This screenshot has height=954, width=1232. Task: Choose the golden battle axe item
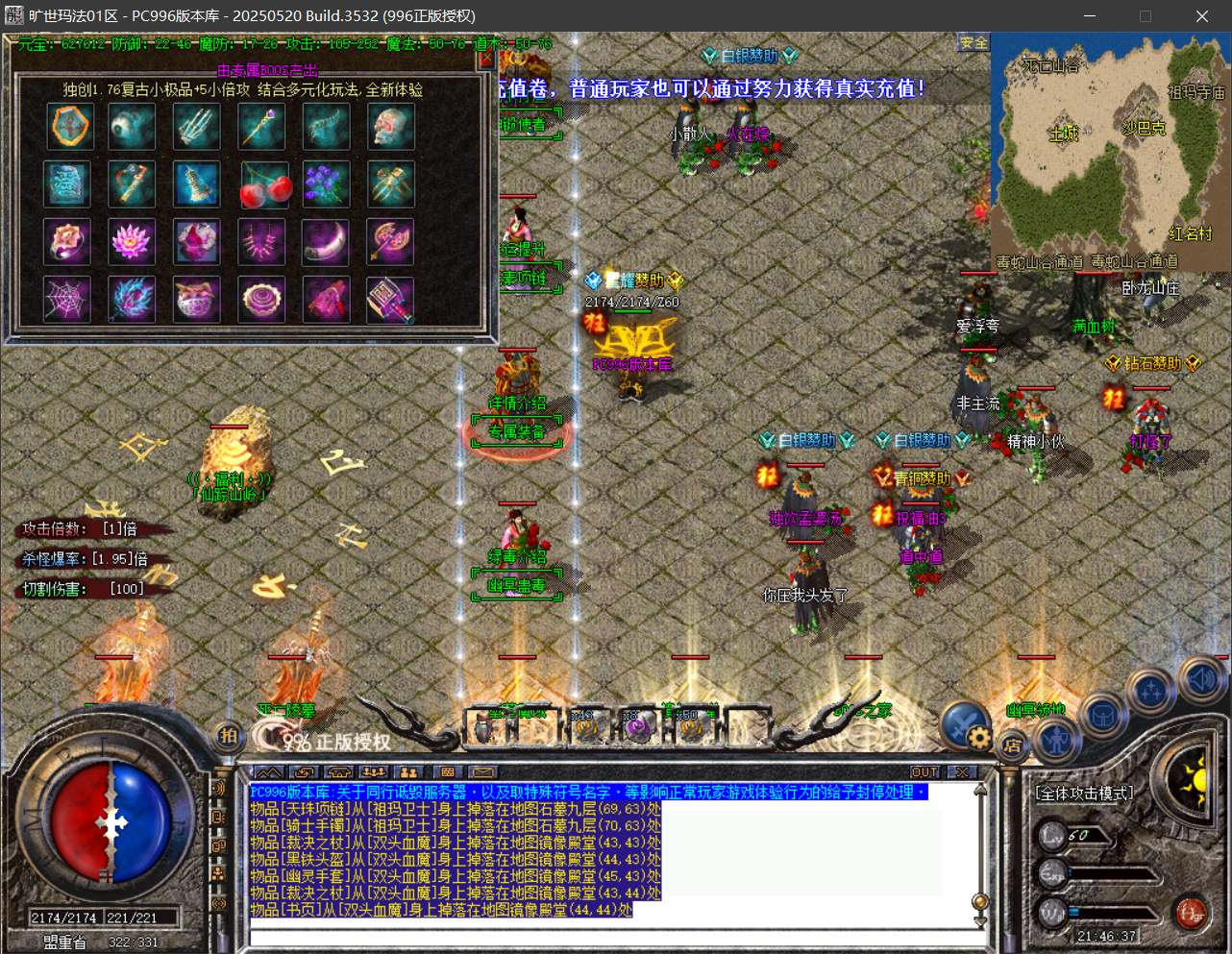[x=391, y=242]
